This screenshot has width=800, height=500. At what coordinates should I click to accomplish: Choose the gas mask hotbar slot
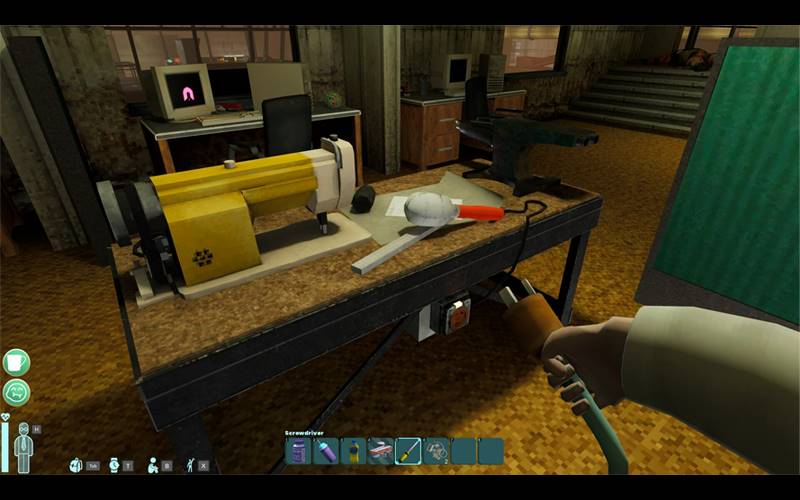(x=435, y=452)
